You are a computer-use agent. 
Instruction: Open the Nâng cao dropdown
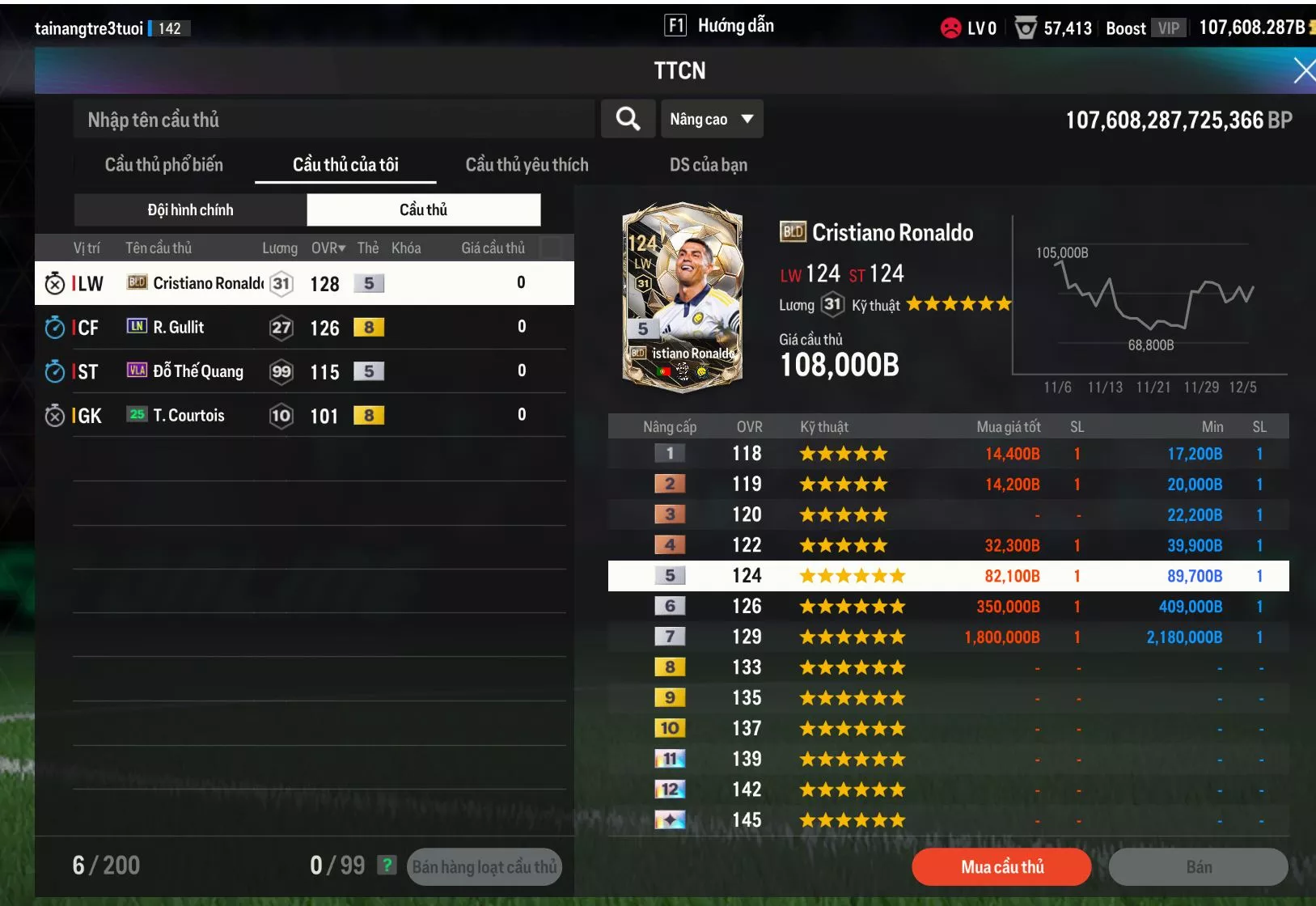711,119
